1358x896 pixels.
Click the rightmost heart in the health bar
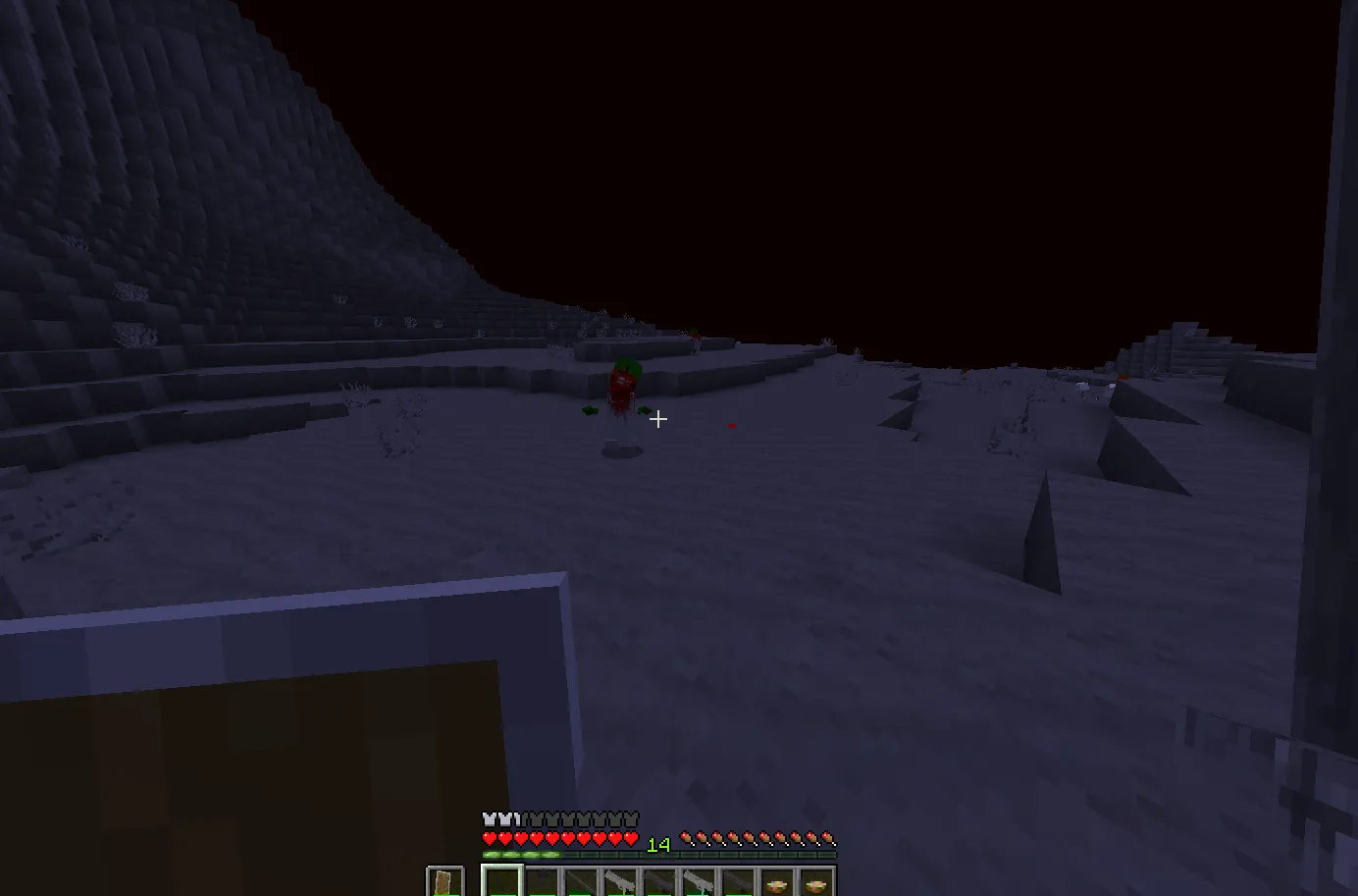(x=631, y=838)
